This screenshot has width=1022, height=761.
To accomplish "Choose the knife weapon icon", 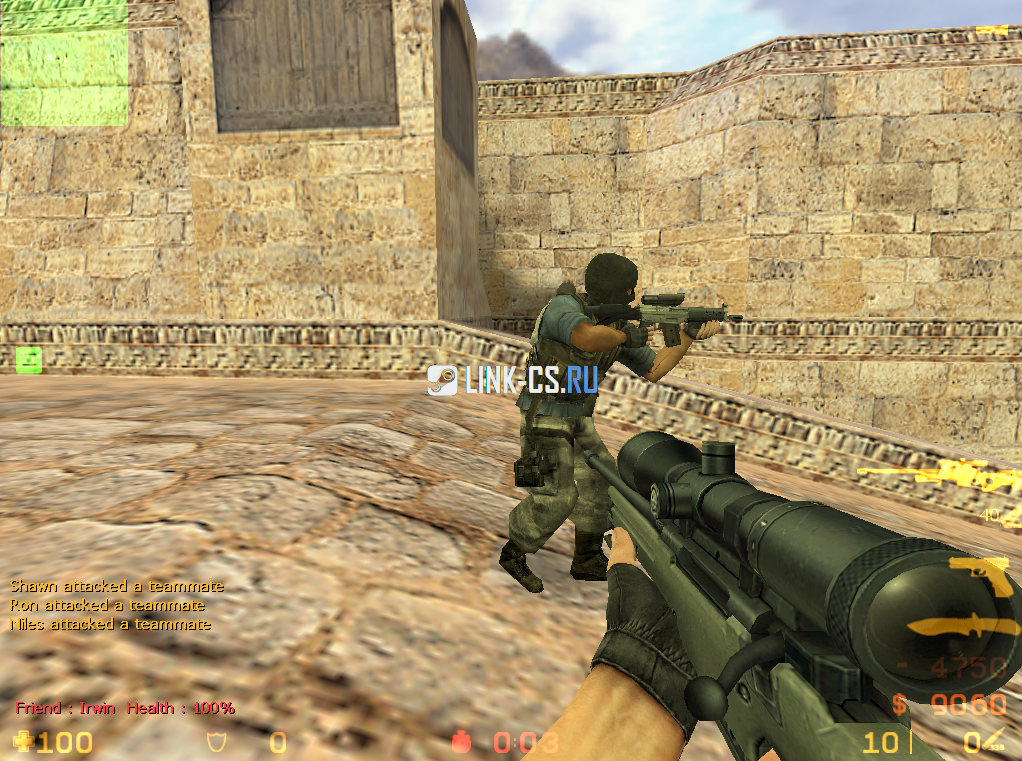I will [x=960, y=627].
